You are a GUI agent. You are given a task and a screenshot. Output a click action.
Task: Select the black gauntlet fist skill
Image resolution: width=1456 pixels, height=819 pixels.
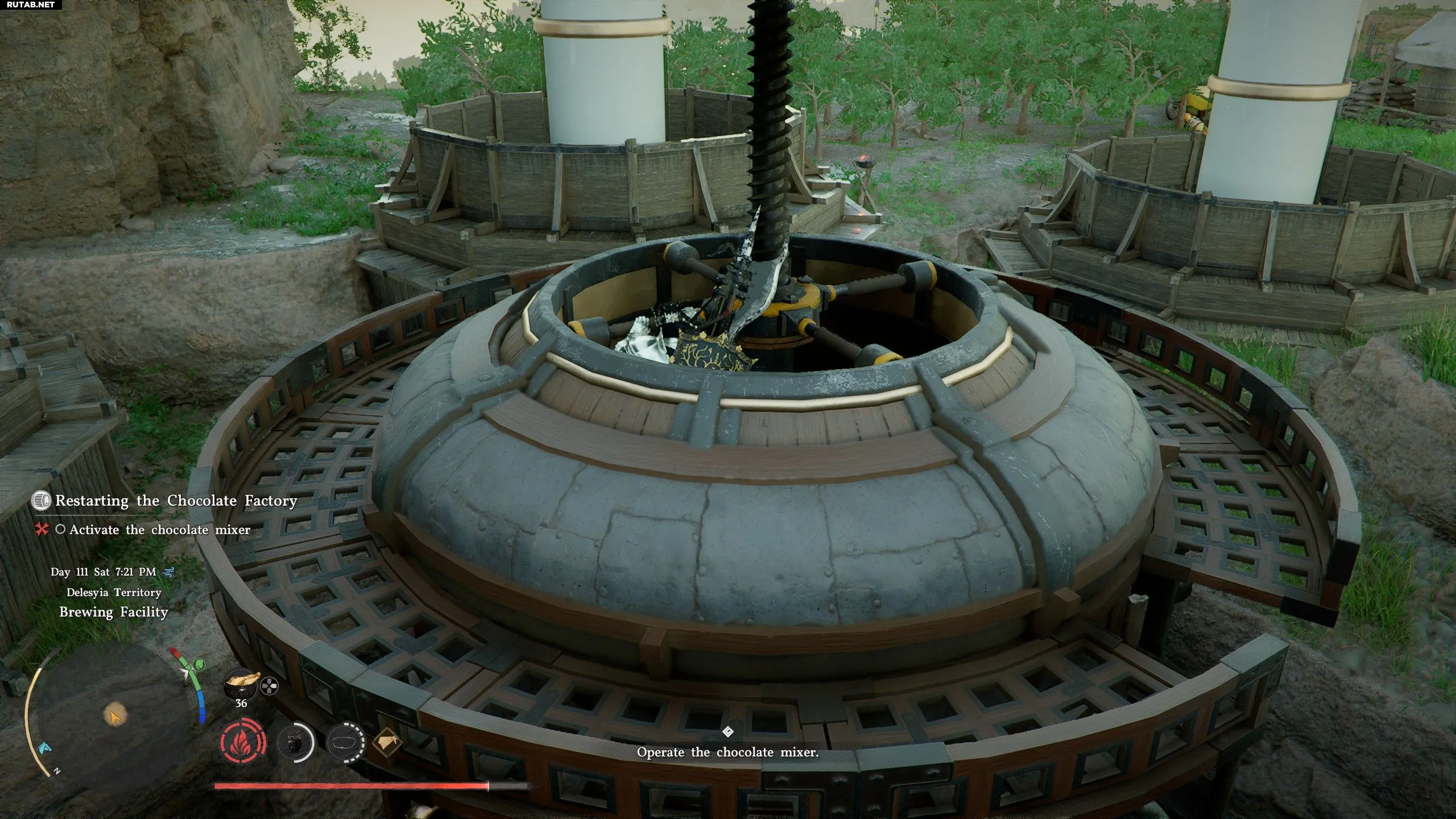pyautogui.click(x=296, y=743)
